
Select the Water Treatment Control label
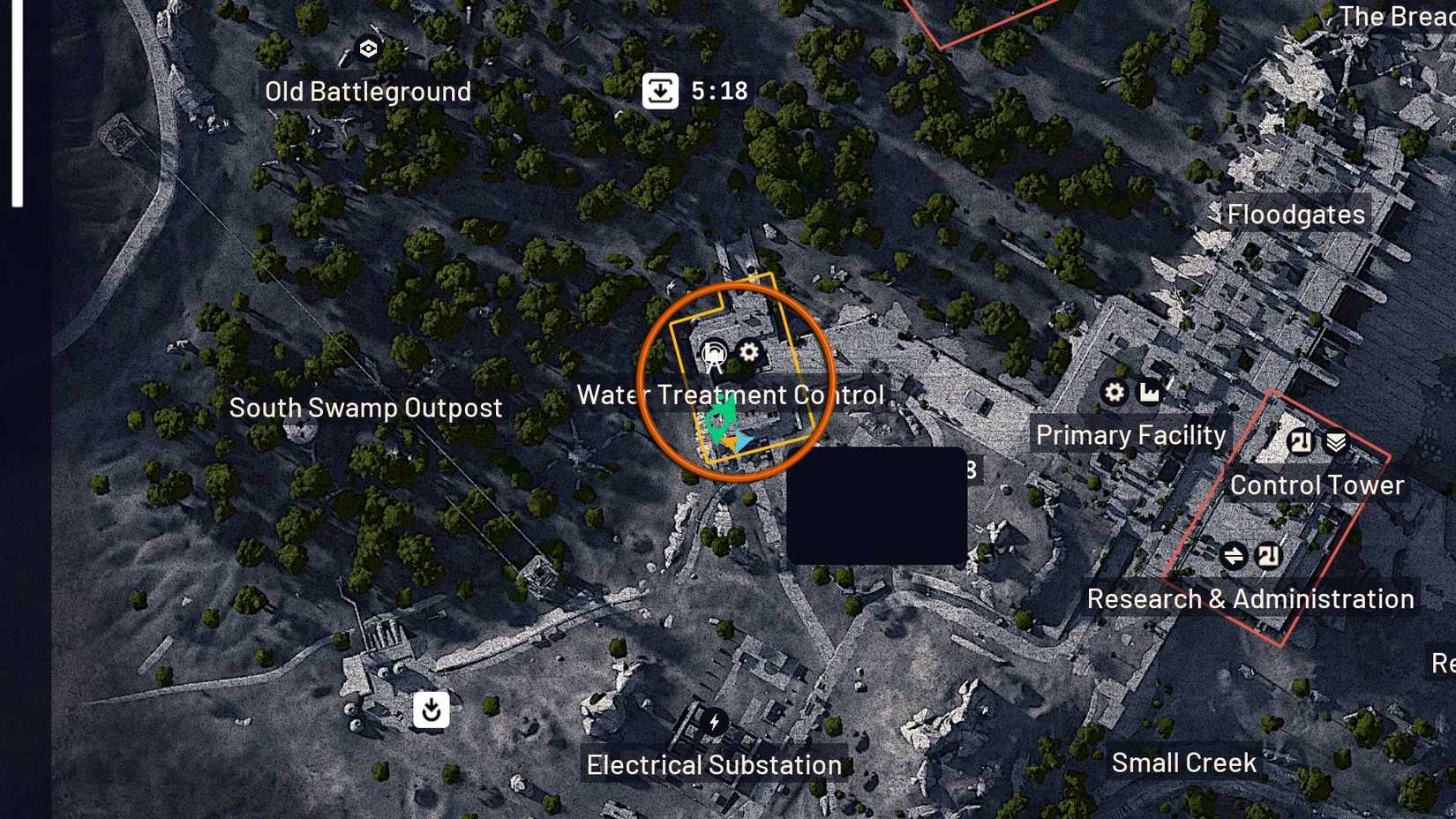click(731, 394)
